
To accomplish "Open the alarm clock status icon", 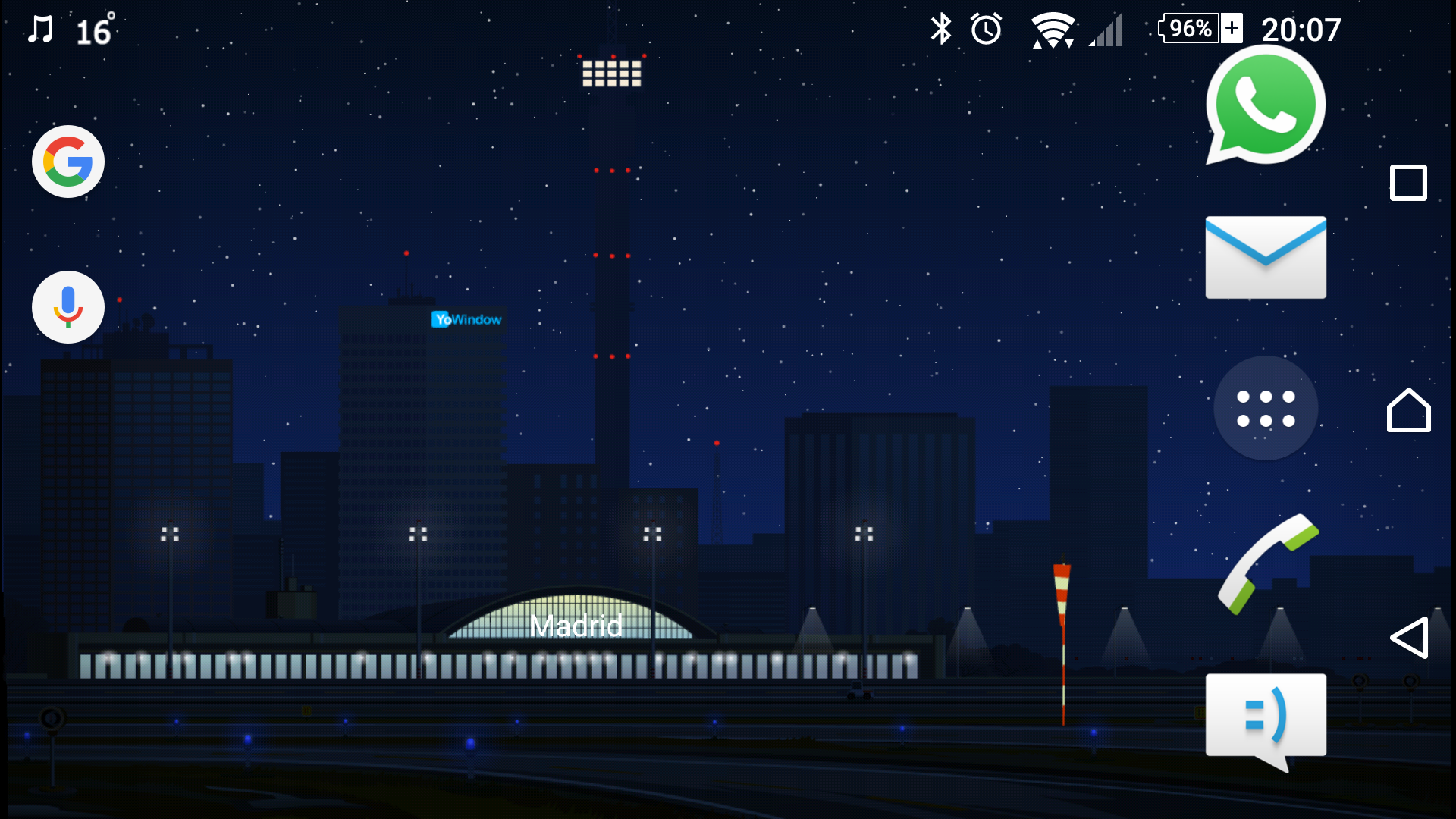I will coord(986,30).
